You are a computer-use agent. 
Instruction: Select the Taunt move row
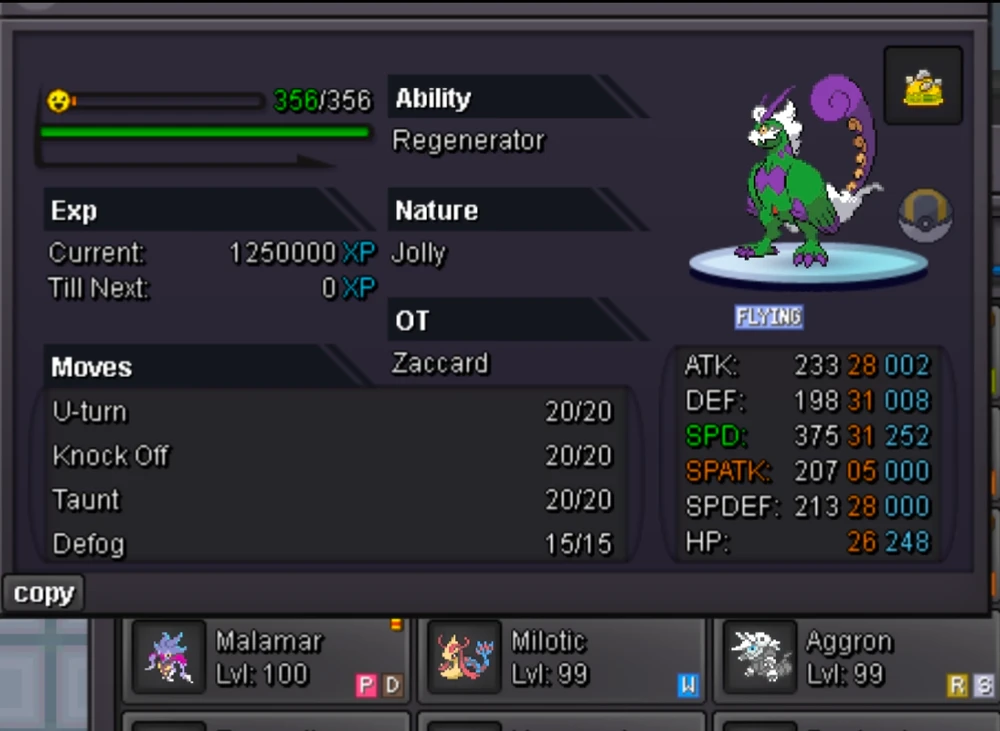332,500
